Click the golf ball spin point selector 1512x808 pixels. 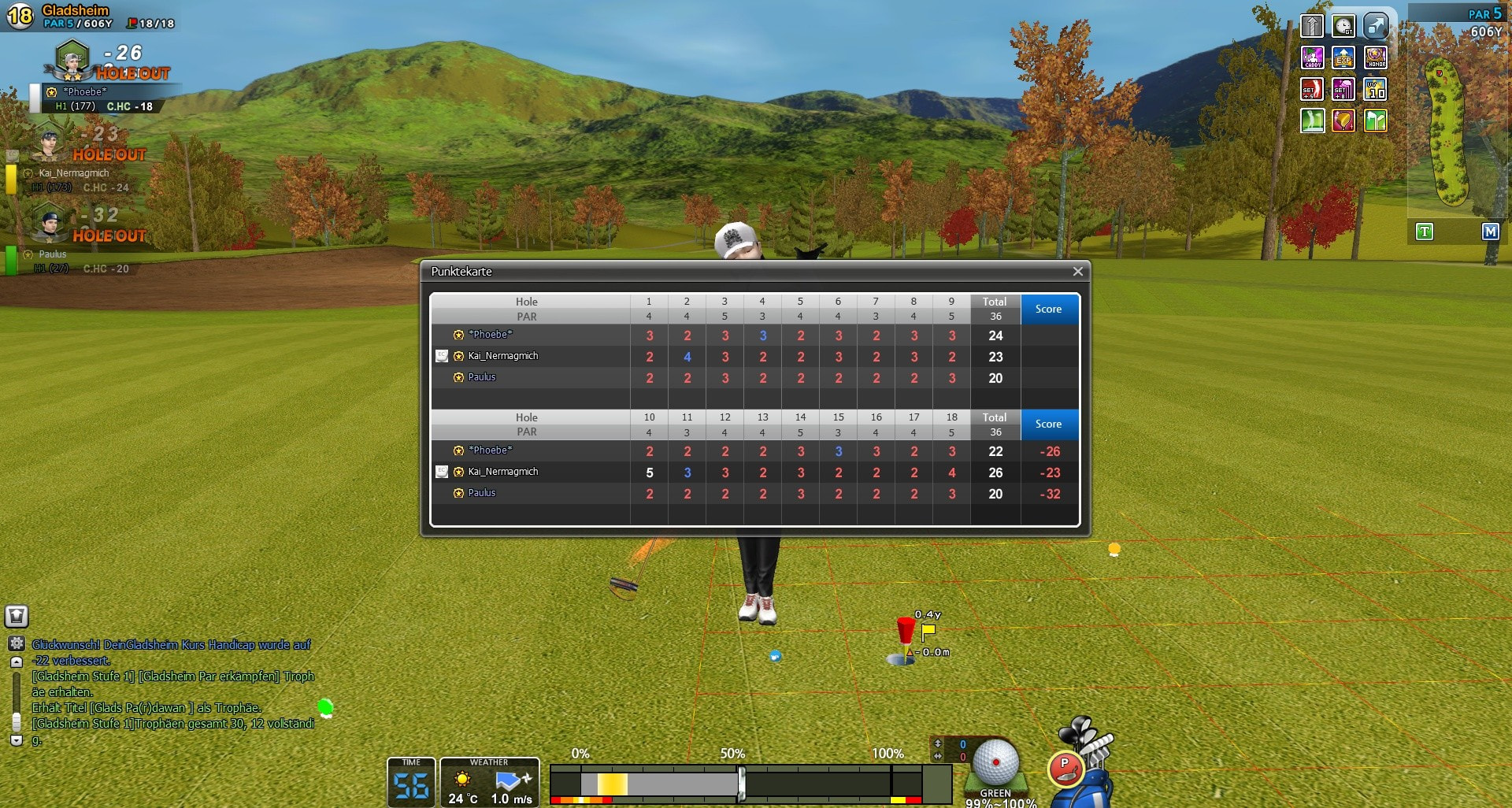(x=995, y=762)
